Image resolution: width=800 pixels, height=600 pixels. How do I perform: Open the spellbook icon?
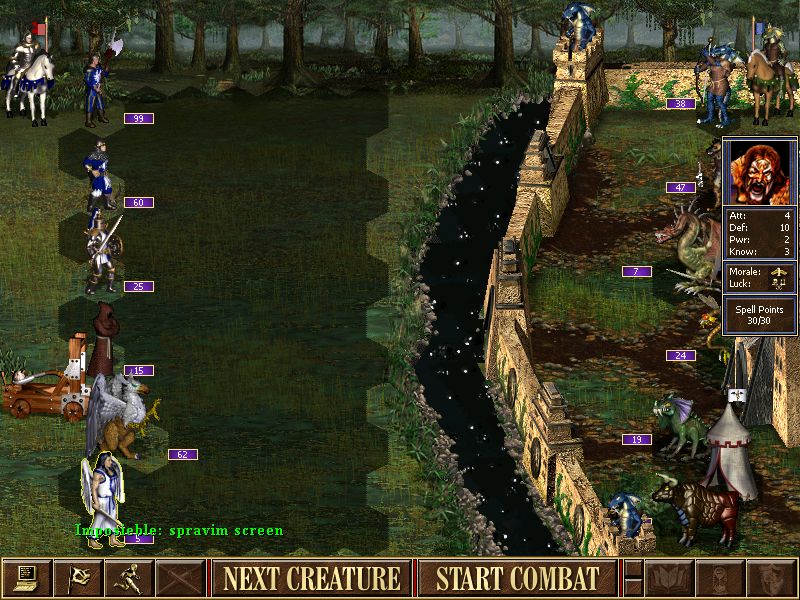[x=669, y=578]
